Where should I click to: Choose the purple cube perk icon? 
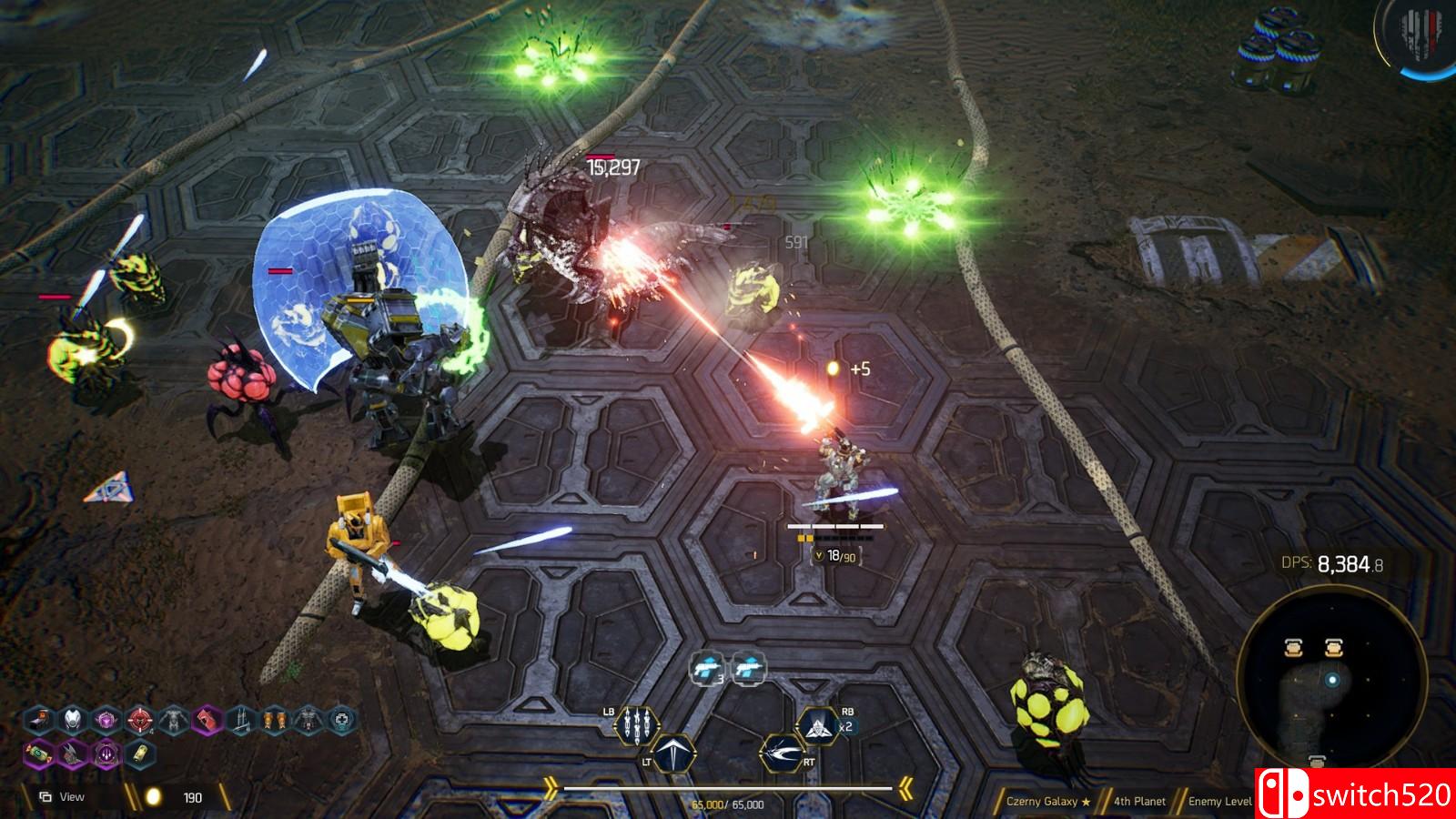coord(106,720)
